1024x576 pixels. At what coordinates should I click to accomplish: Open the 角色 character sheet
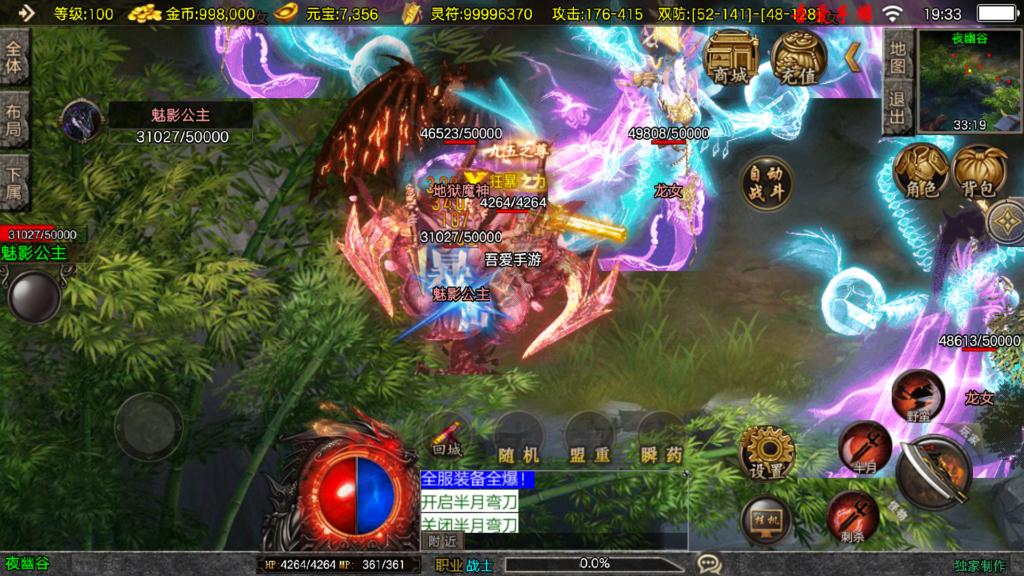[920, 171]
